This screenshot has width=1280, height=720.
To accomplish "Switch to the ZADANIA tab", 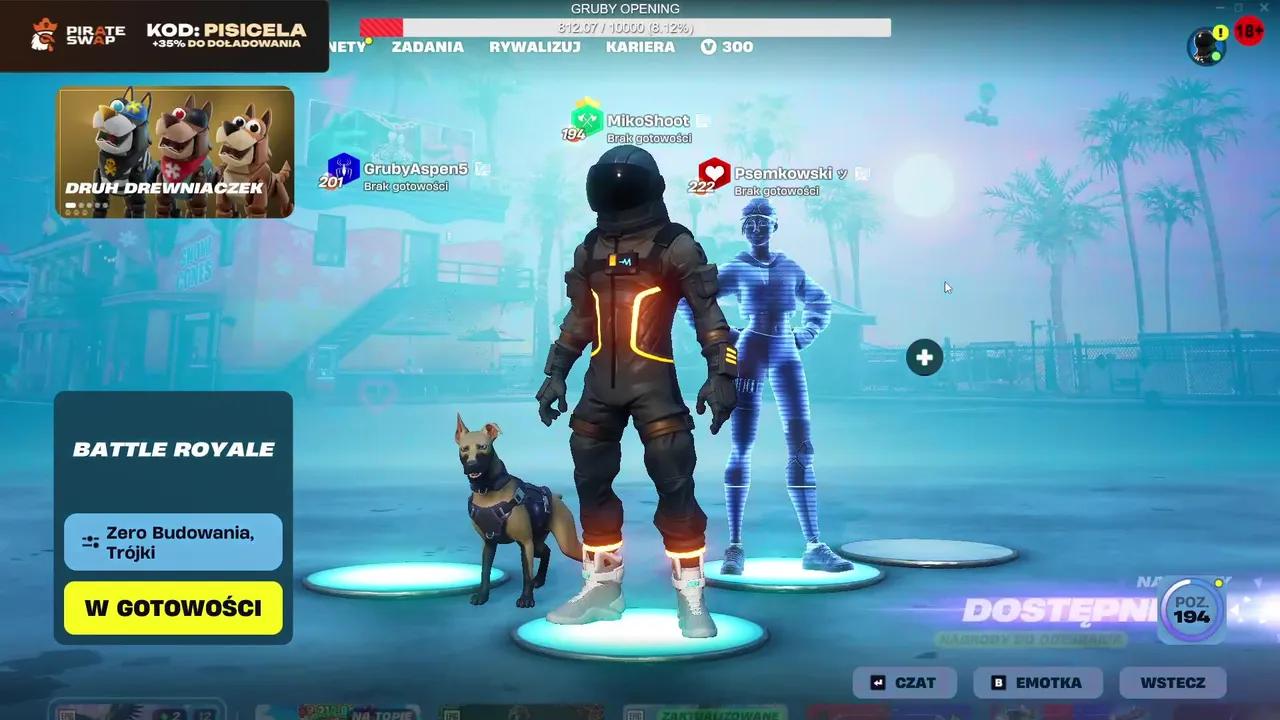I will coord(426,47).
